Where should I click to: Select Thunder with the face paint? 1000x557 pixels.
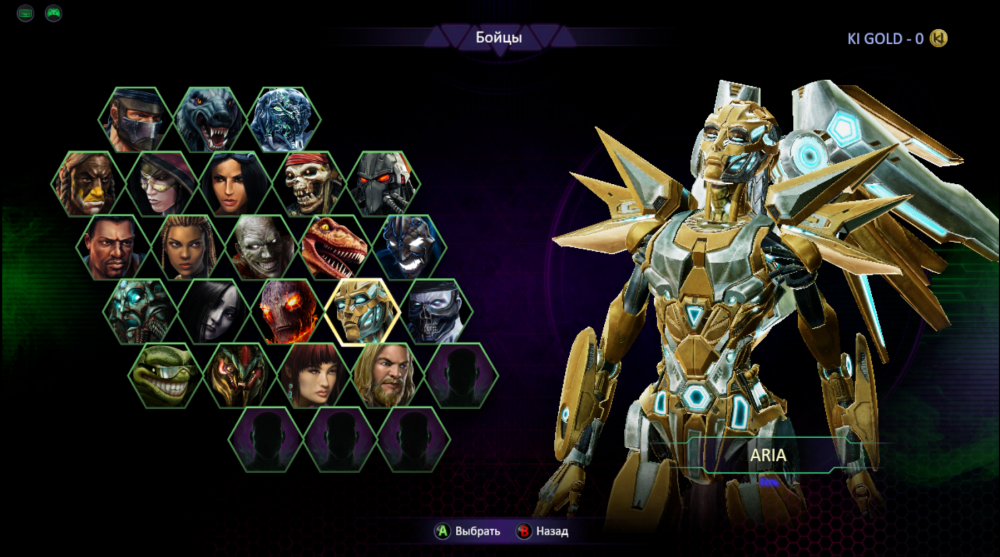point(89,184)
